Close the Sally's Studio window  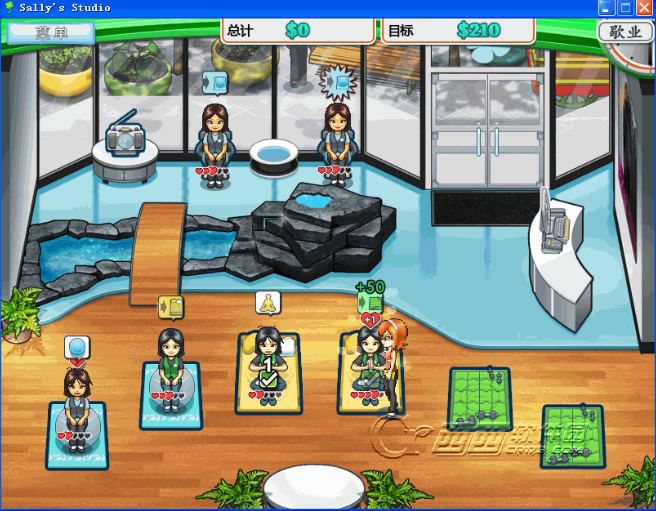(x=644, y=8)
